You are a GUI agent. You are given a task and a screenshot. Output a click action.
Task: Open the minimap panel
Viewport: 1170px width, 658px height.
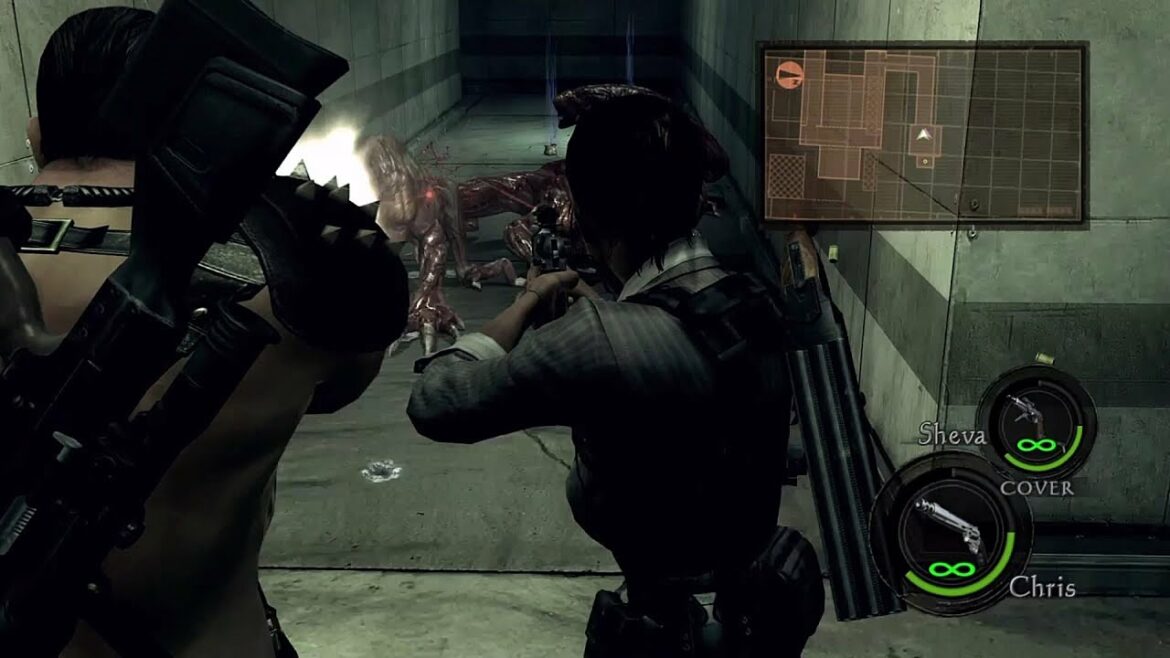click(x=922, y=132)
